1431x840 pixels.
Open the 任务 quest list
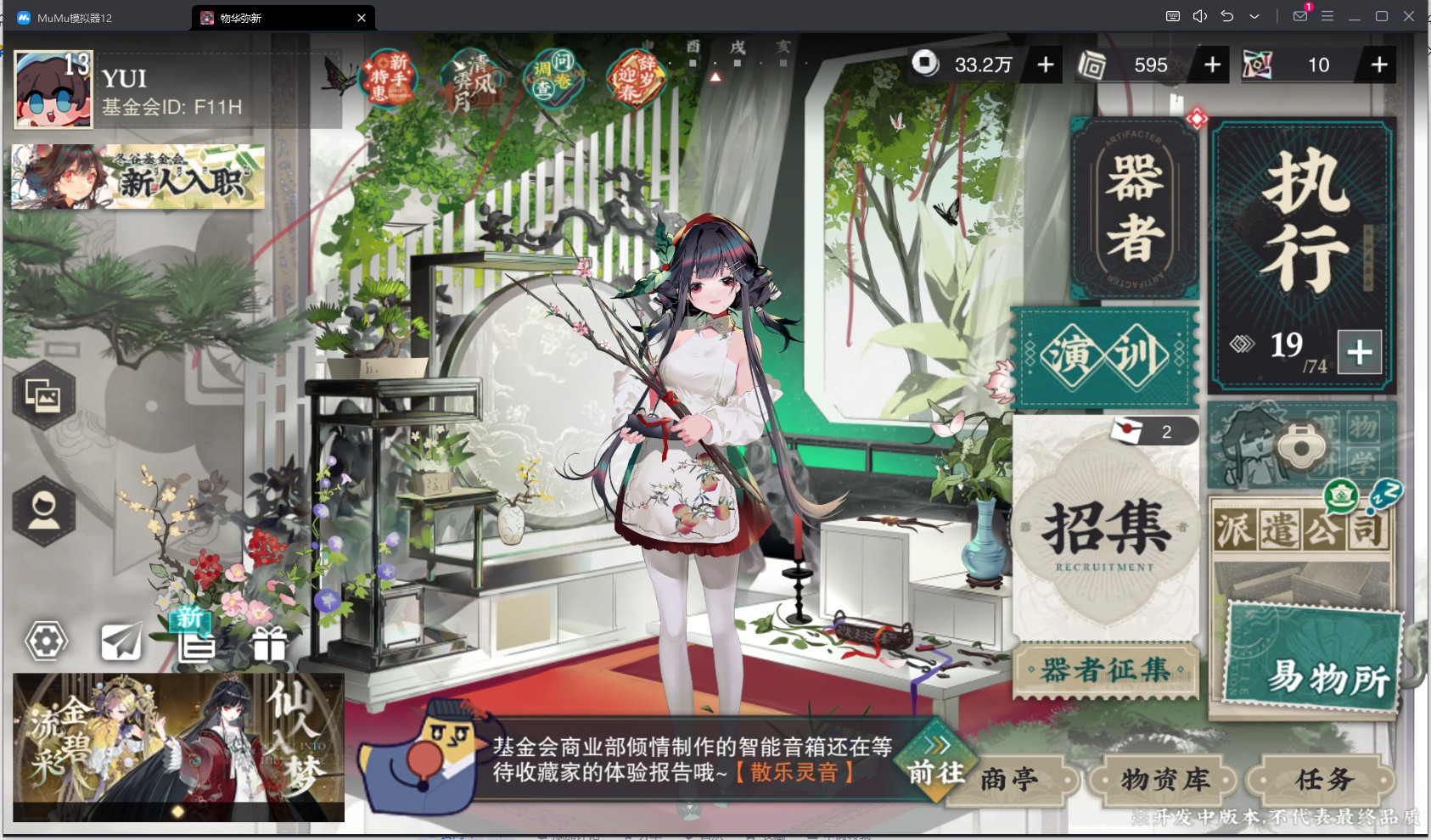1323,779
